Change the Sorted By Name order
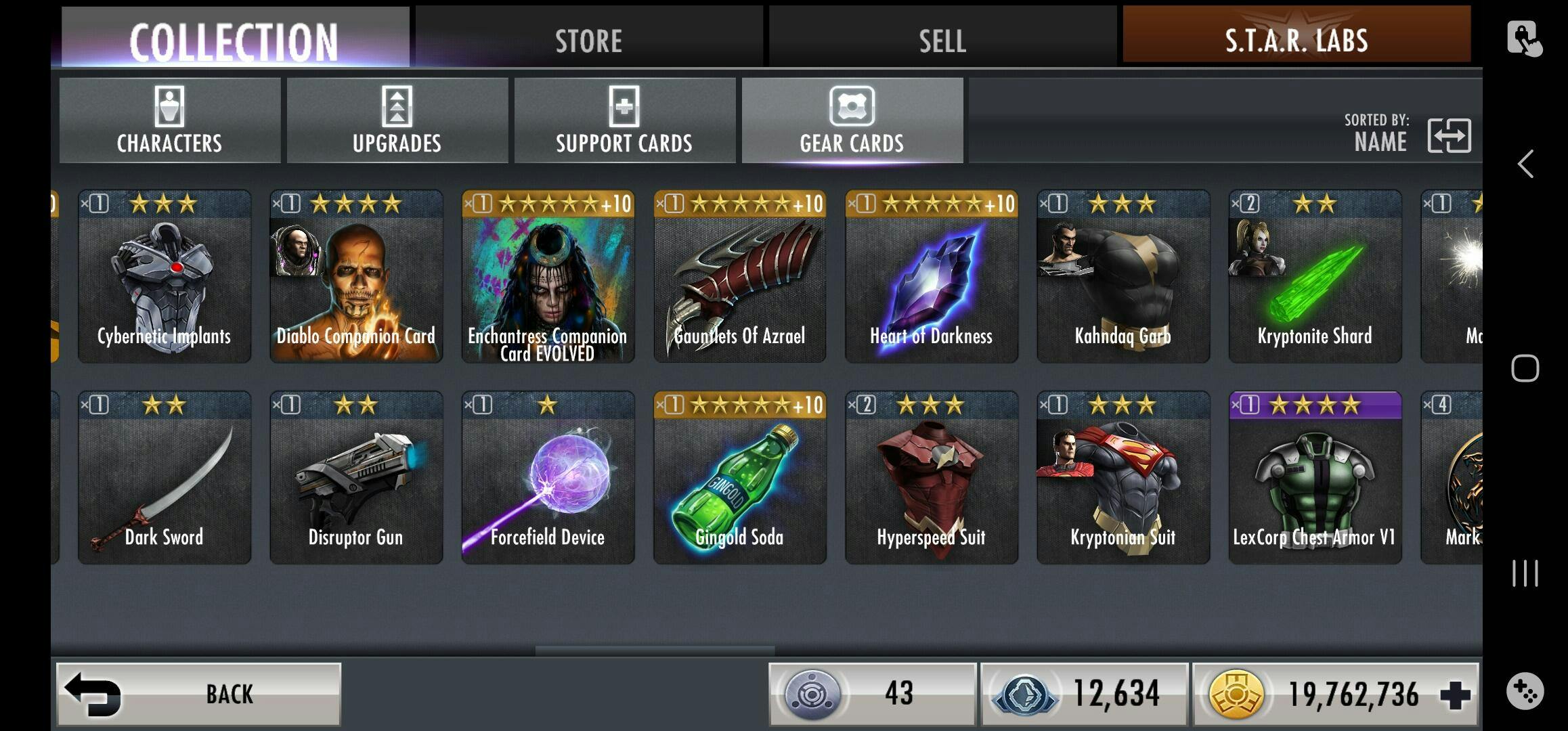 tap(1448, 135)
